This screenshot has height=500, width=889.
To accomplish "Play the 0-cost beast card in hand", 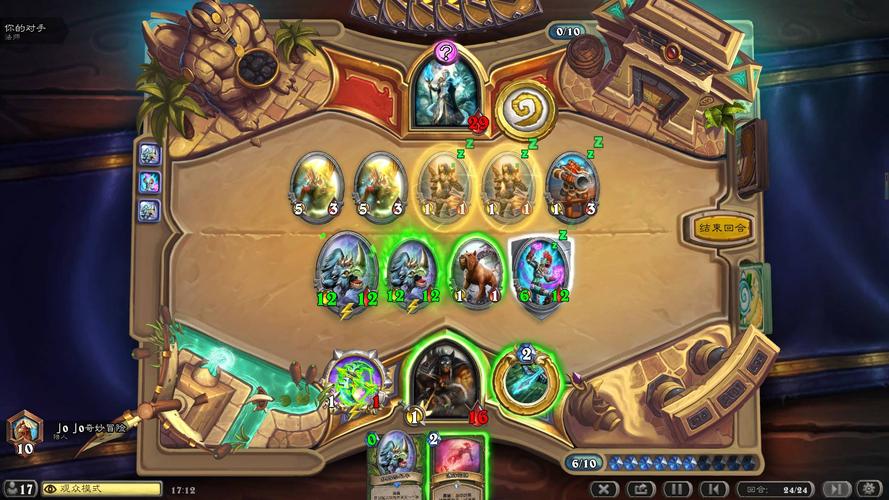I will click(396, 465).
